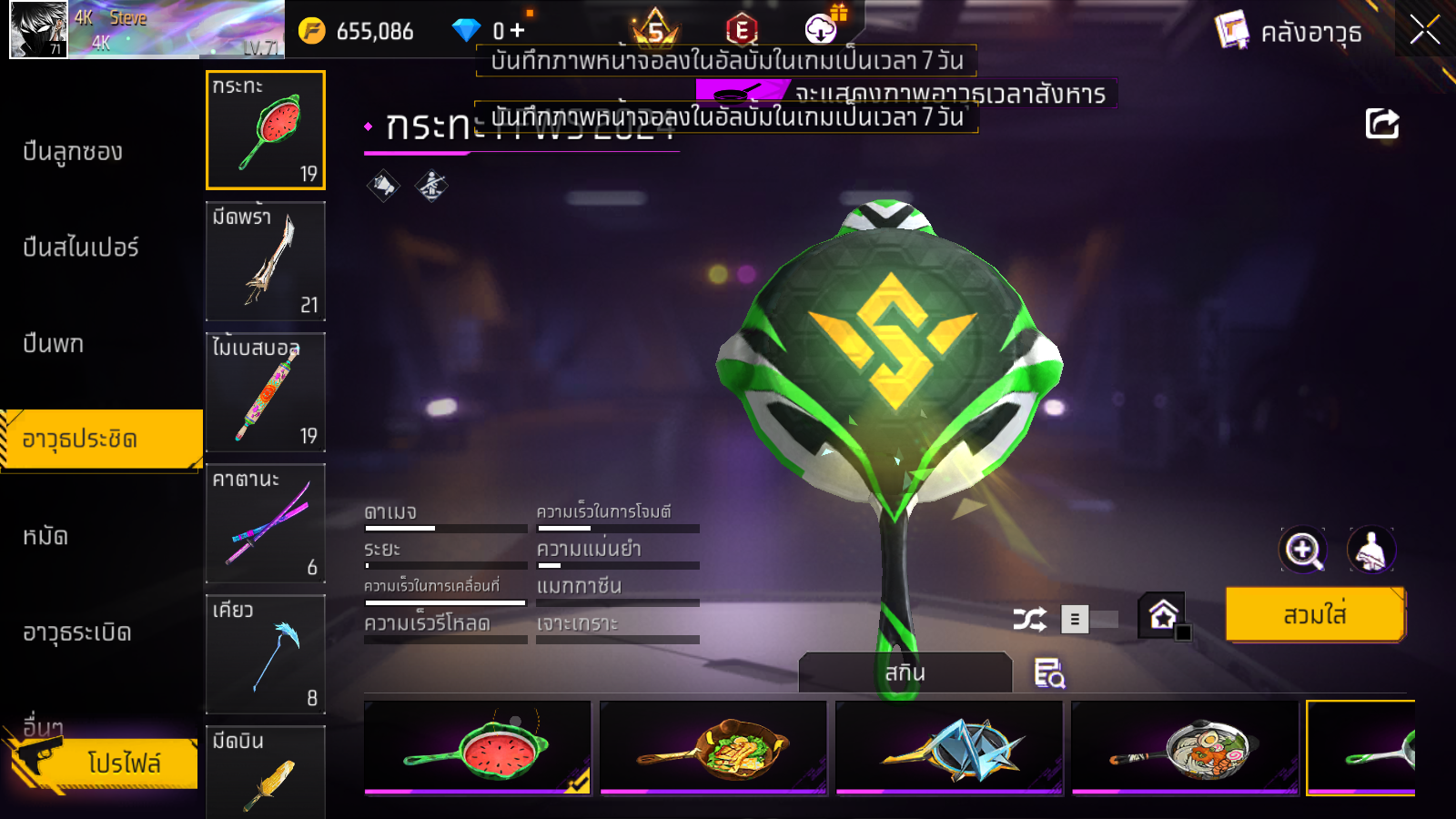Screen dimensions: 1456x819
Task: Open the หมัด fist category
Action: point(45,537)
